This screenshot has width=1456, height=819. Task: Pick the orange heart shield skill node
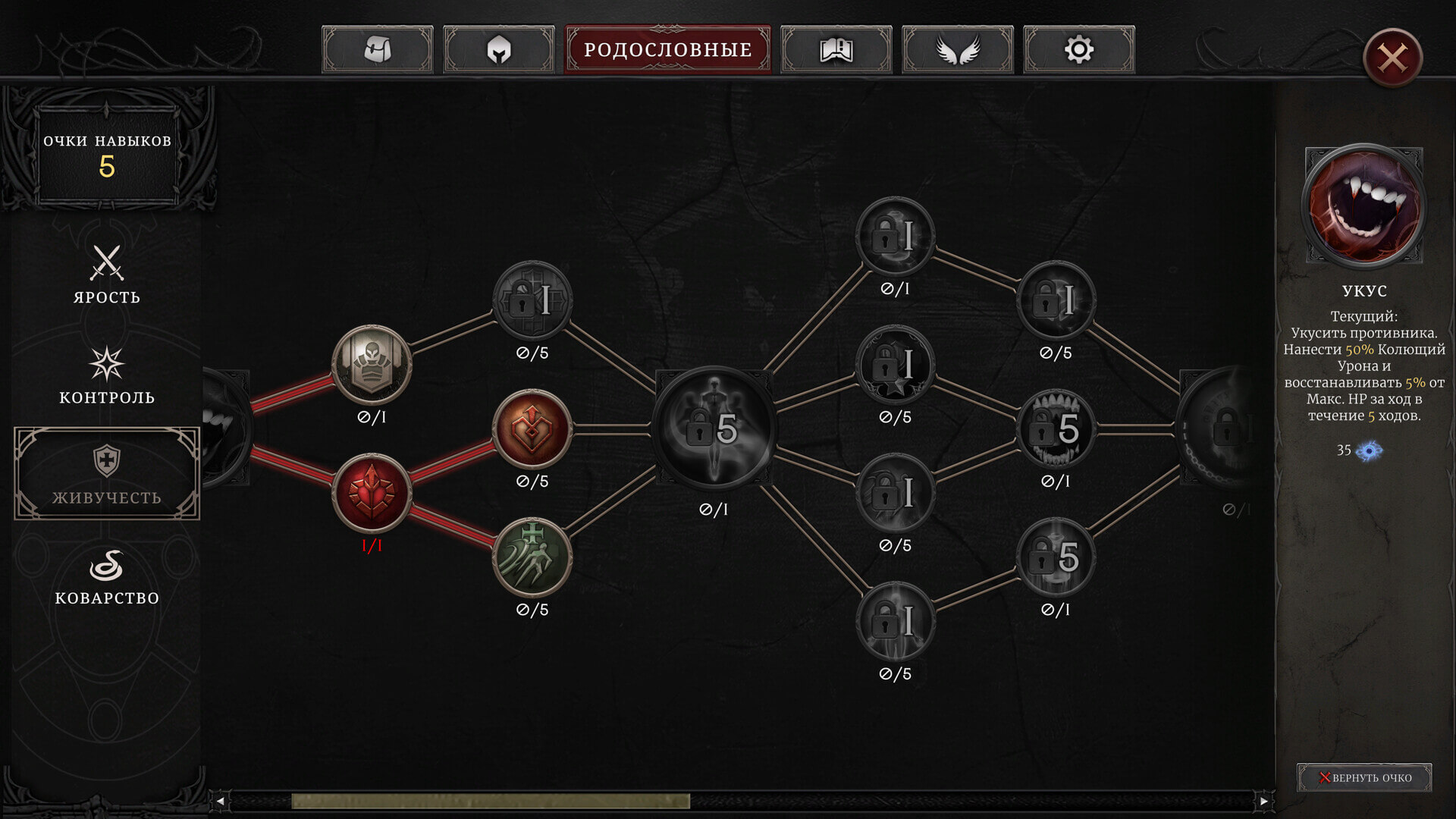[532, 429]
